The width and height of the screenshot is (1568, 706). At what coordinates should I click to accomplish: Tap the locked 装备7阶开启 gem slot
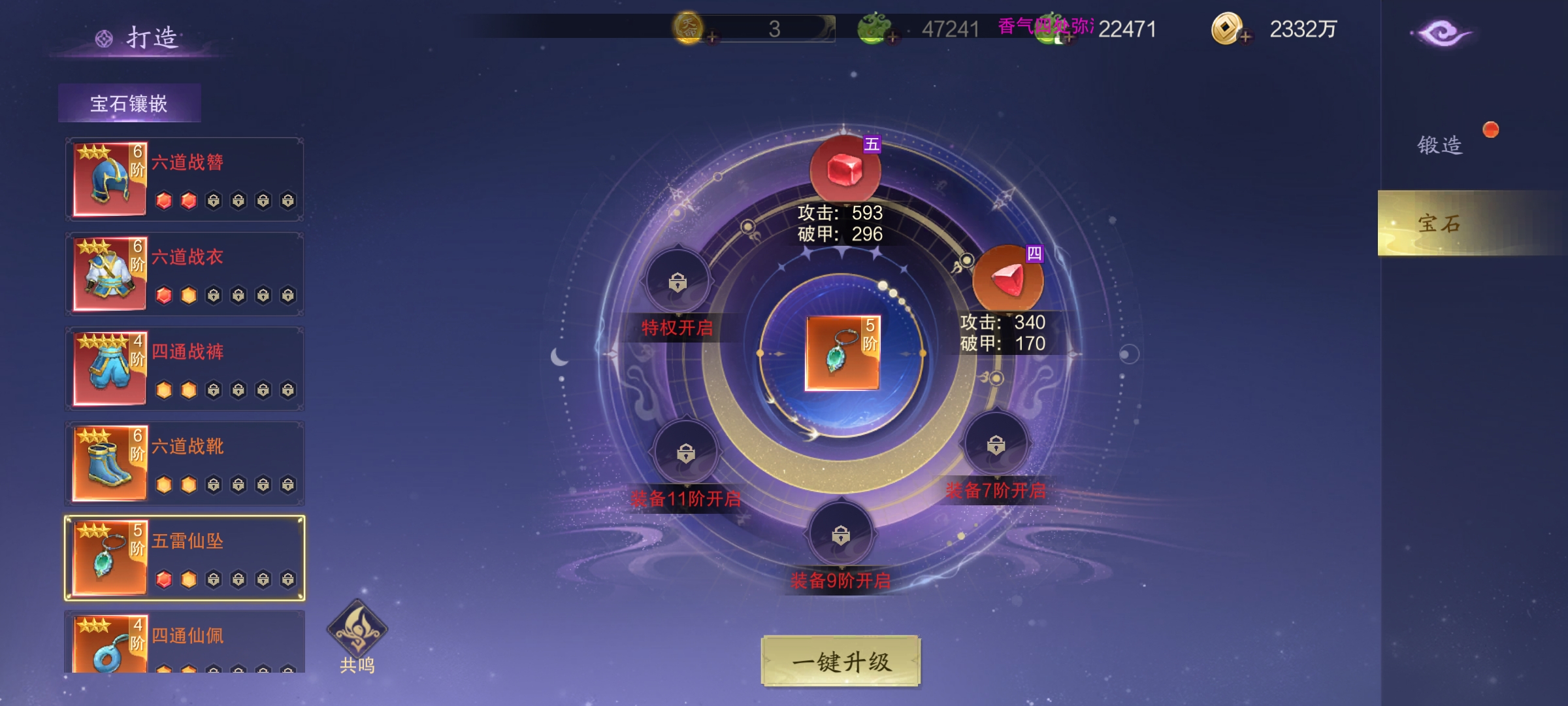tap(996, 445)
